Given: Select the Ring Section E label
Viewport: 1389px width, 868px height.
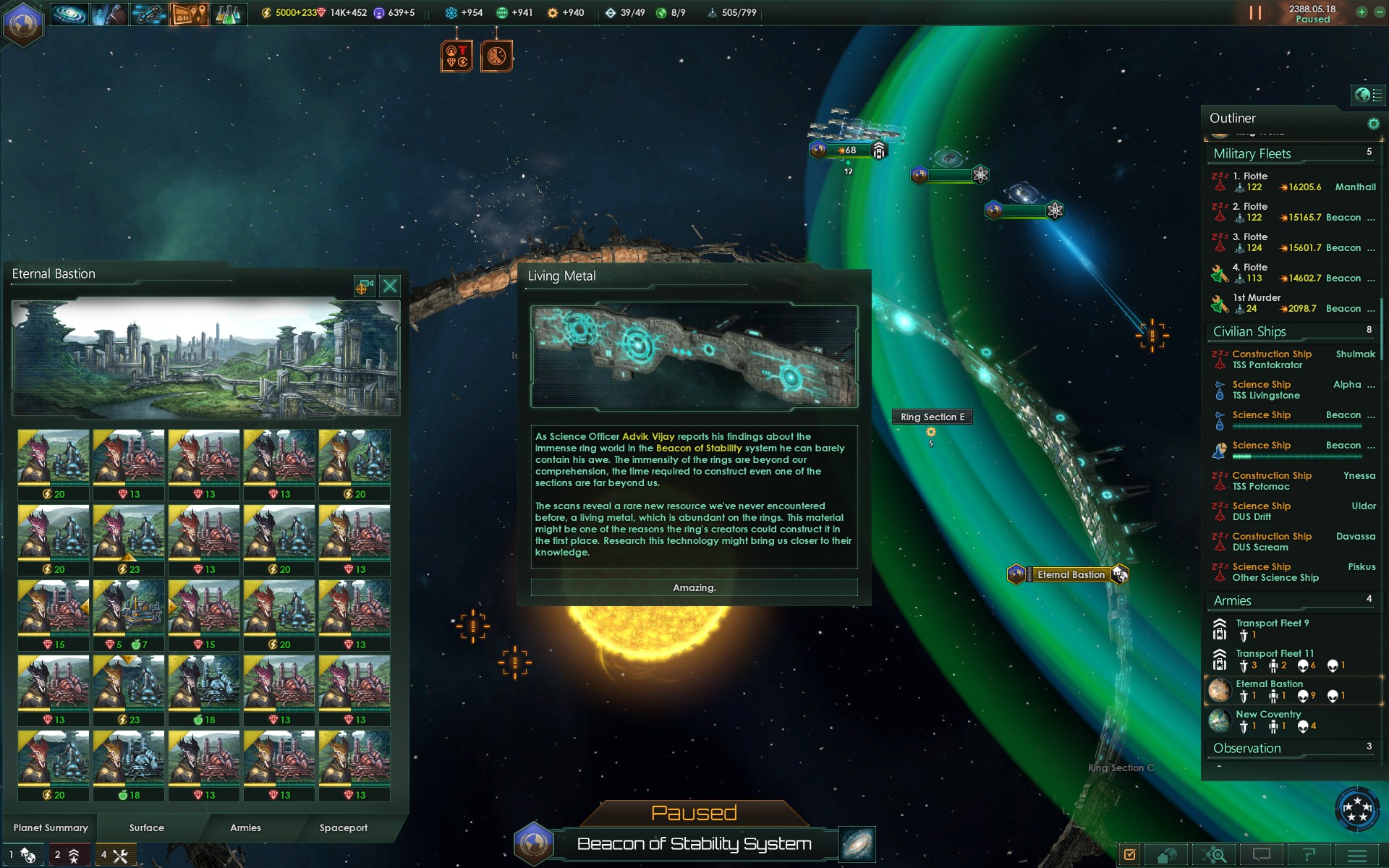Looking at the screenshot, I should pos(932,417).
